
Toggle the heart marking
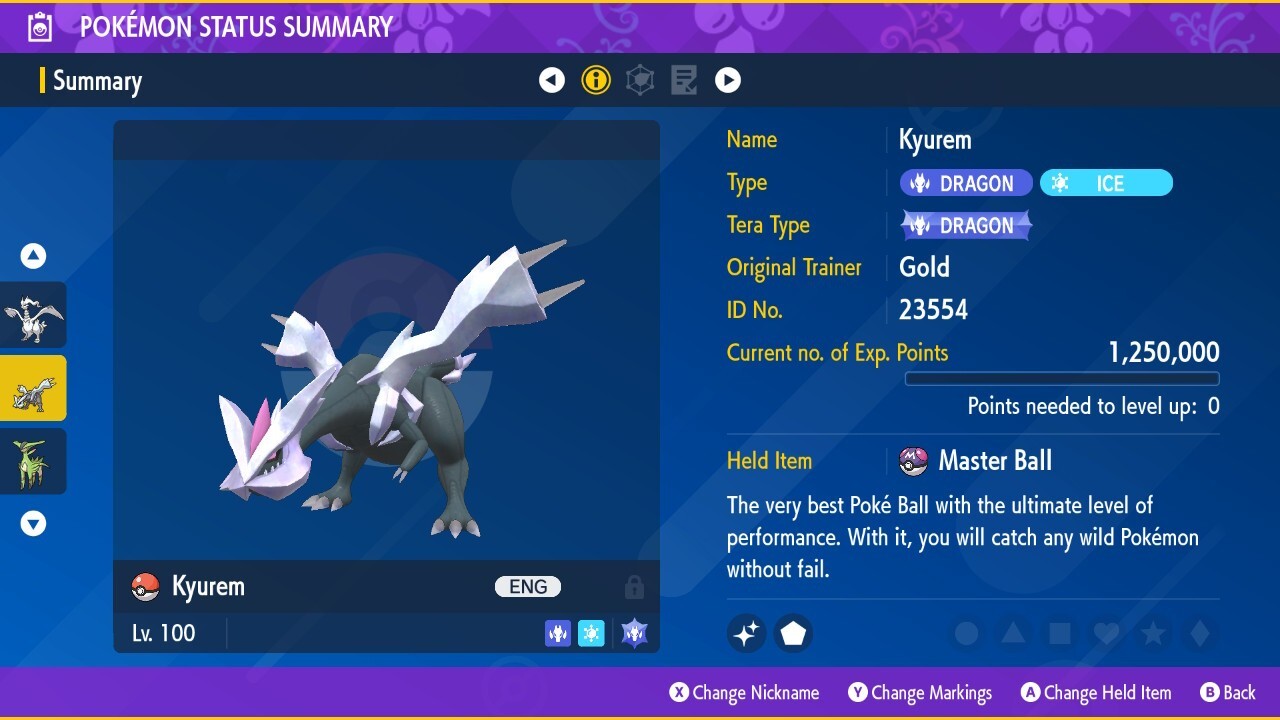[x=1106, y=633]
